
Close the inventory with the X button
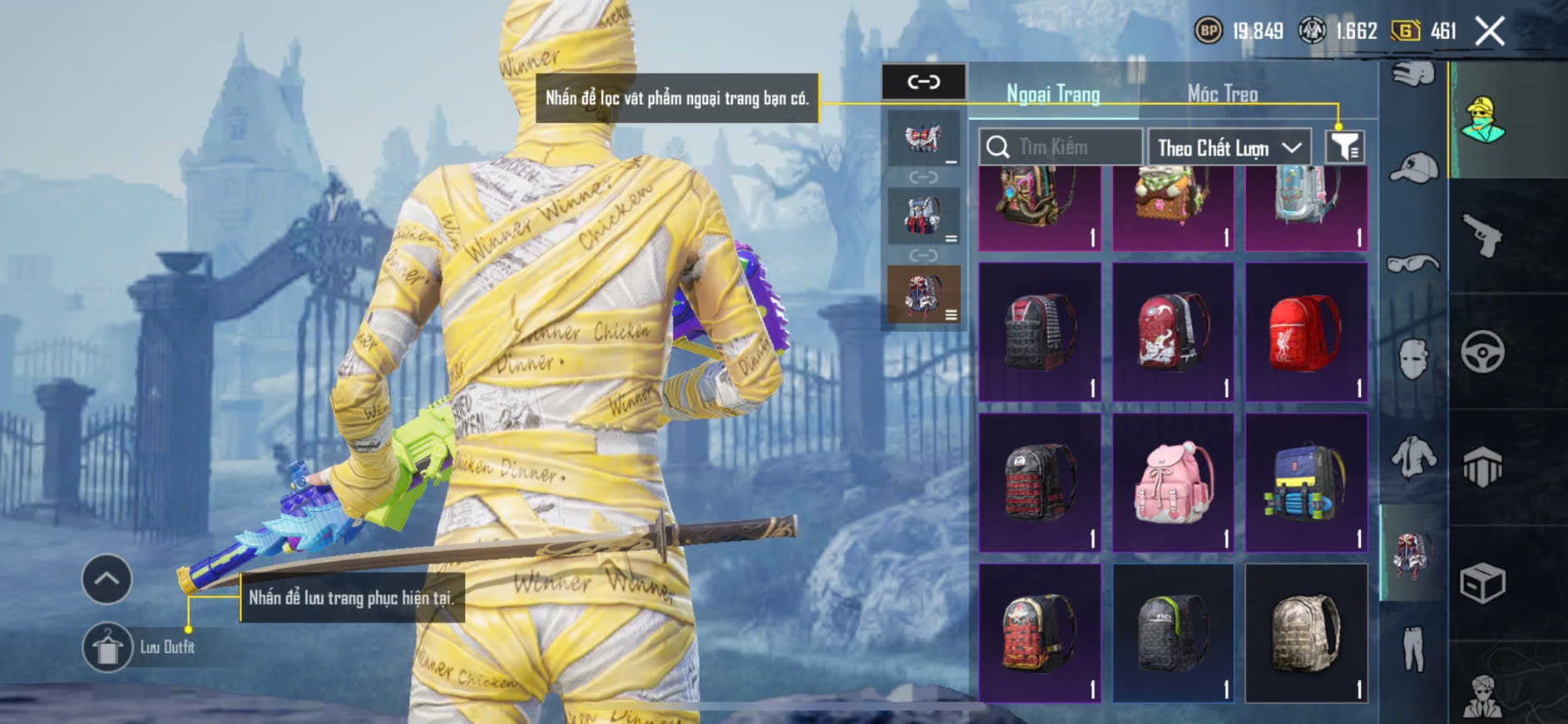(1490, 32)
